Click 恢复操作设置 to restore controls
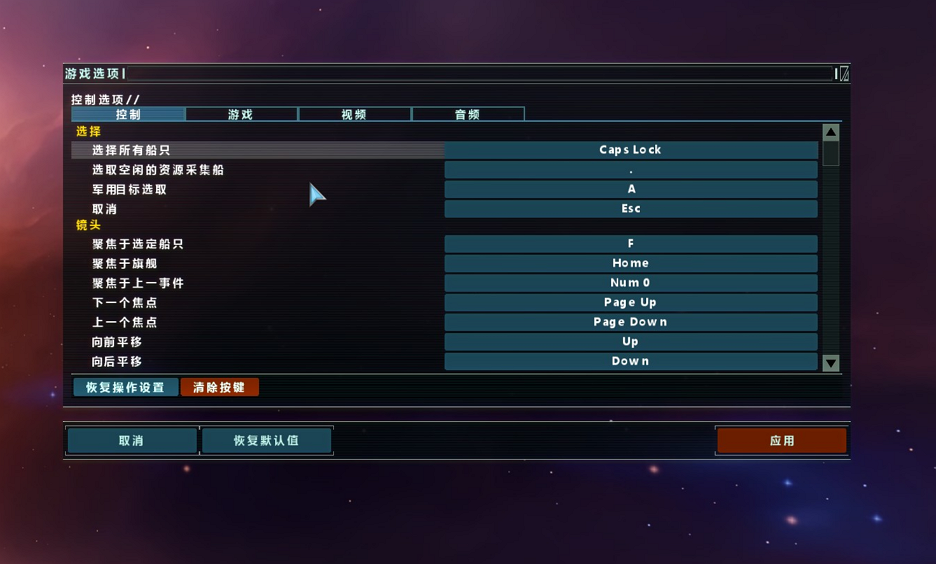 point(125,387)
